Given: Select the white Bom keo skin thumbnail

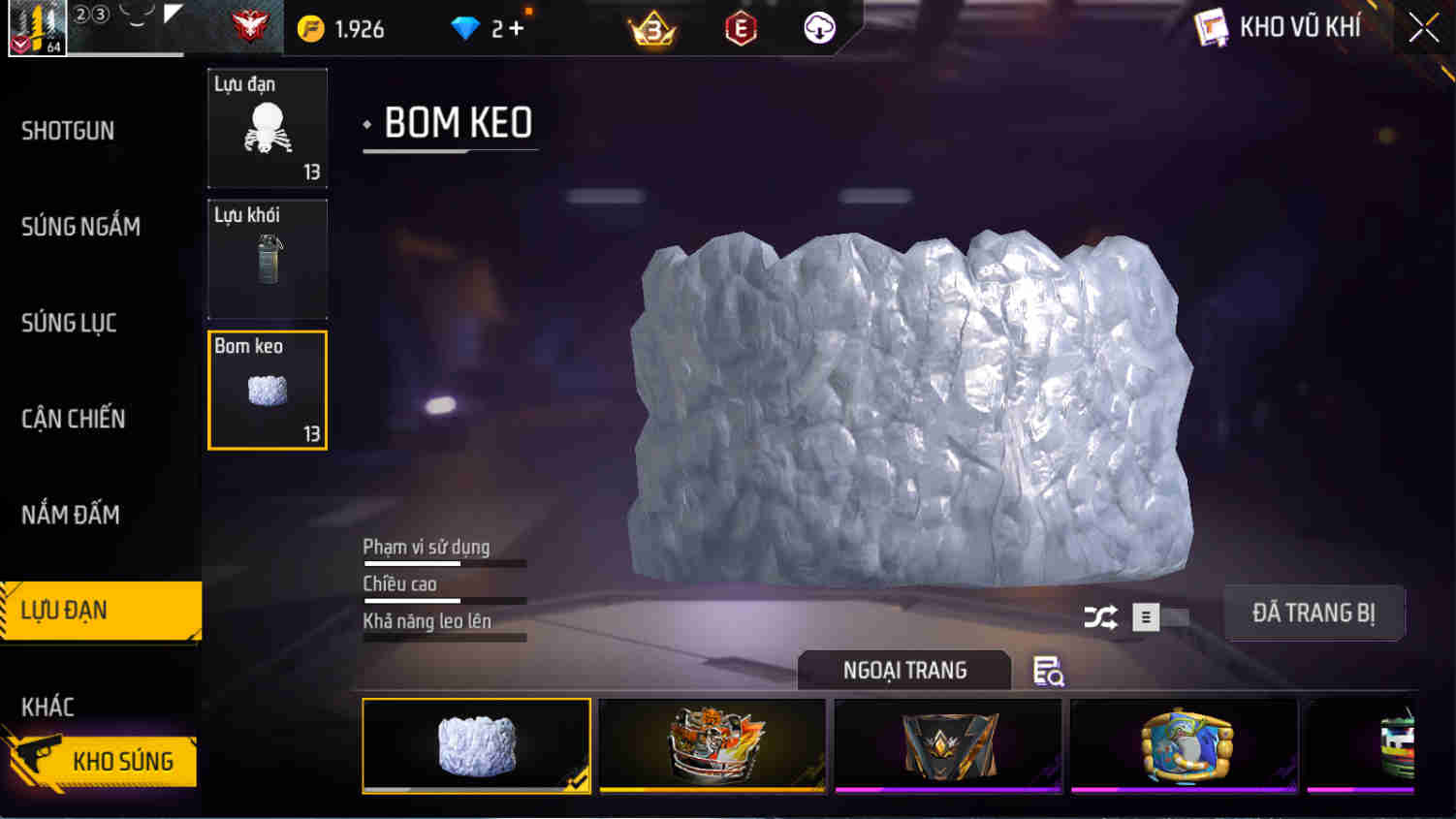Looking at the screenshot, I should (475, 744).
